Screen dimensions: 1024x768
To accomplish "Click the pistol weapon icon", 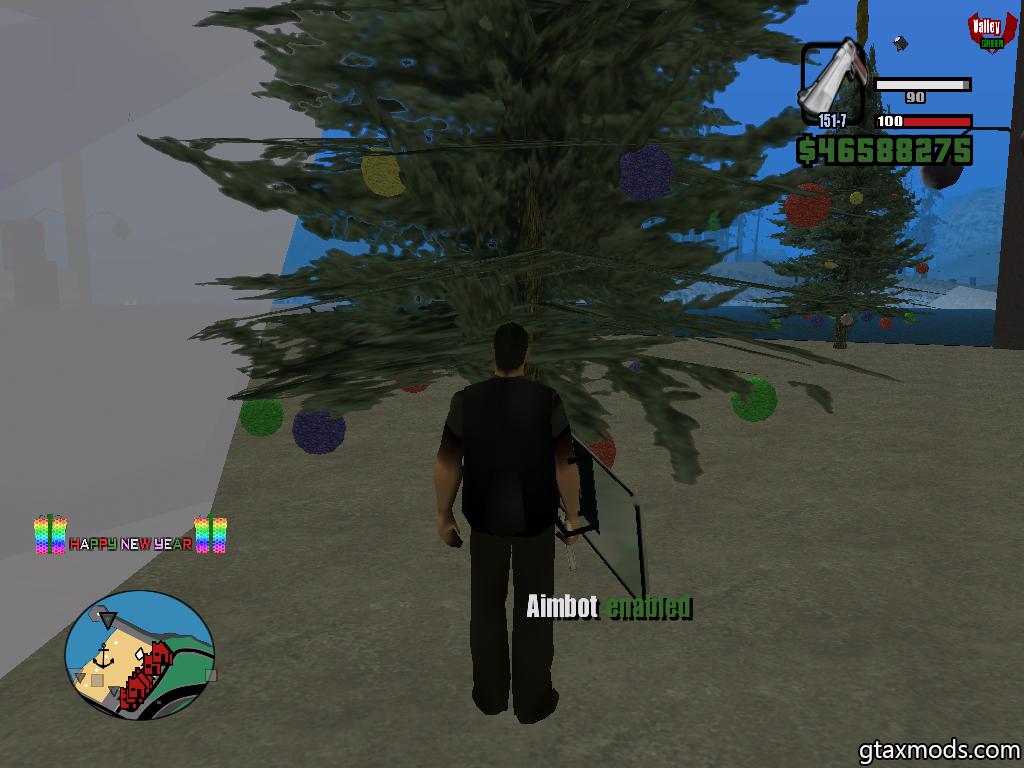I will [832, 78].
